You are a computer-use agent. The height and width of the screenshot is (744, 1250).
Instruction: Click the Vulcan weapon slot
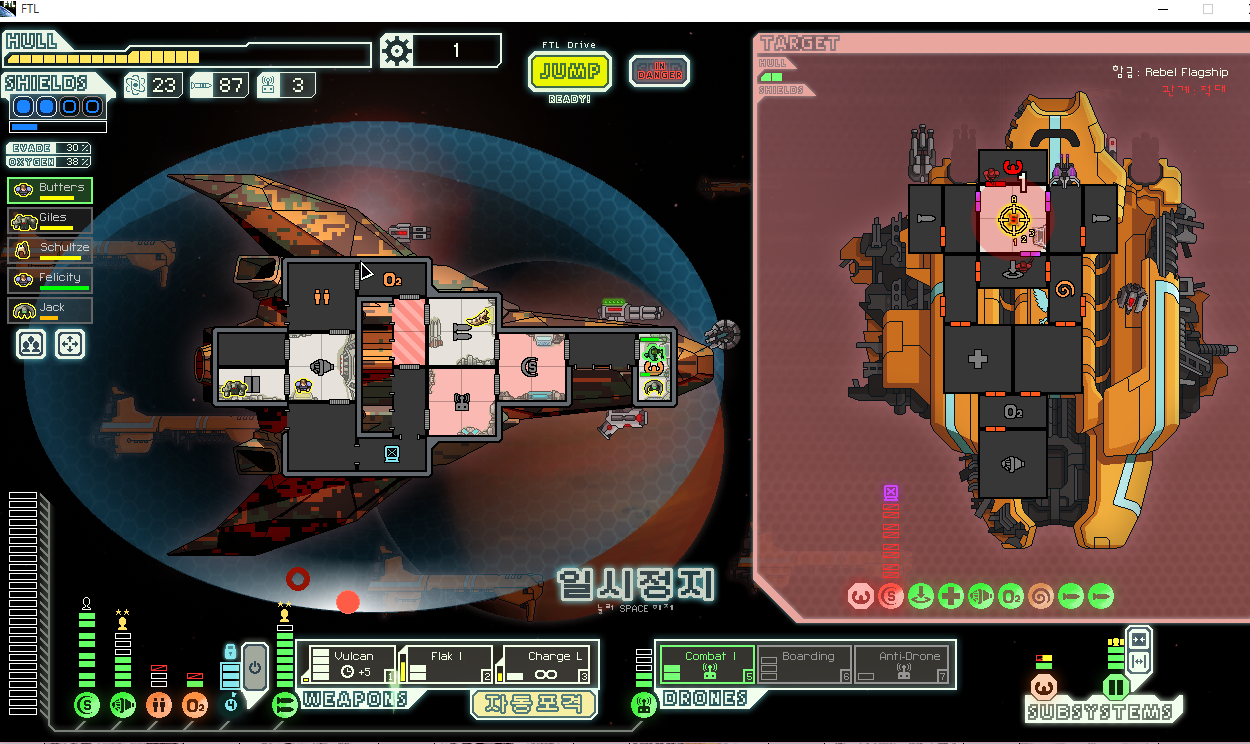coord(346,665)
